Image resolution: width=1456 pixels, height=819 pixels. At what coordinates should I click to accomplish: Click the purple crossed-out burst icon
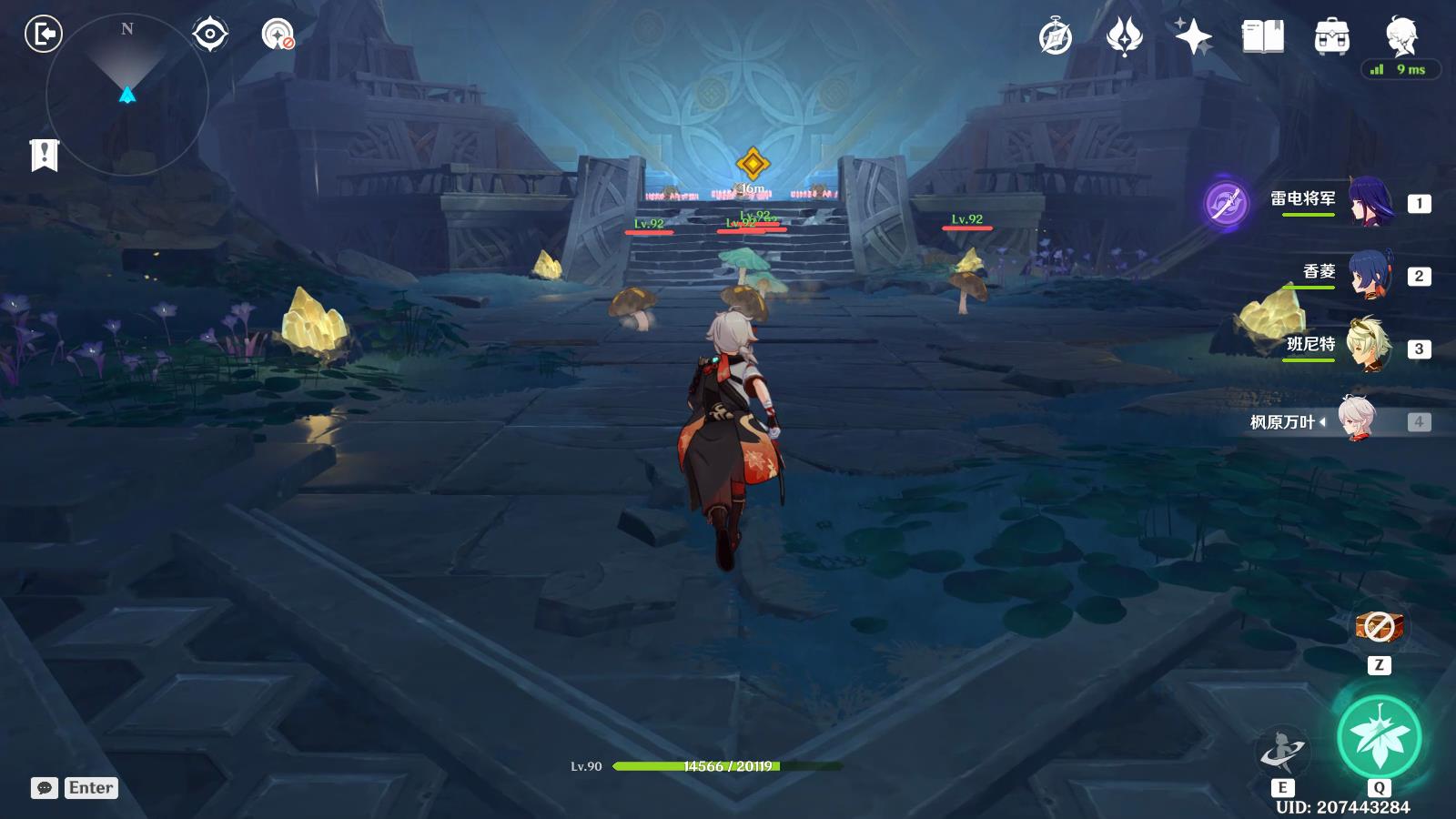tap(1226, 202)
